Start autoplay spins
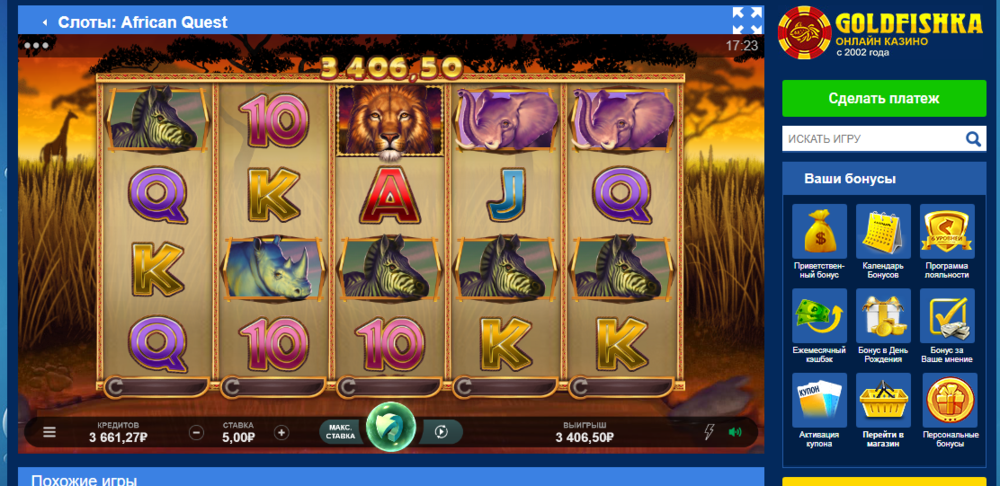The image size is (1000, 486). (x=440, y=432)
